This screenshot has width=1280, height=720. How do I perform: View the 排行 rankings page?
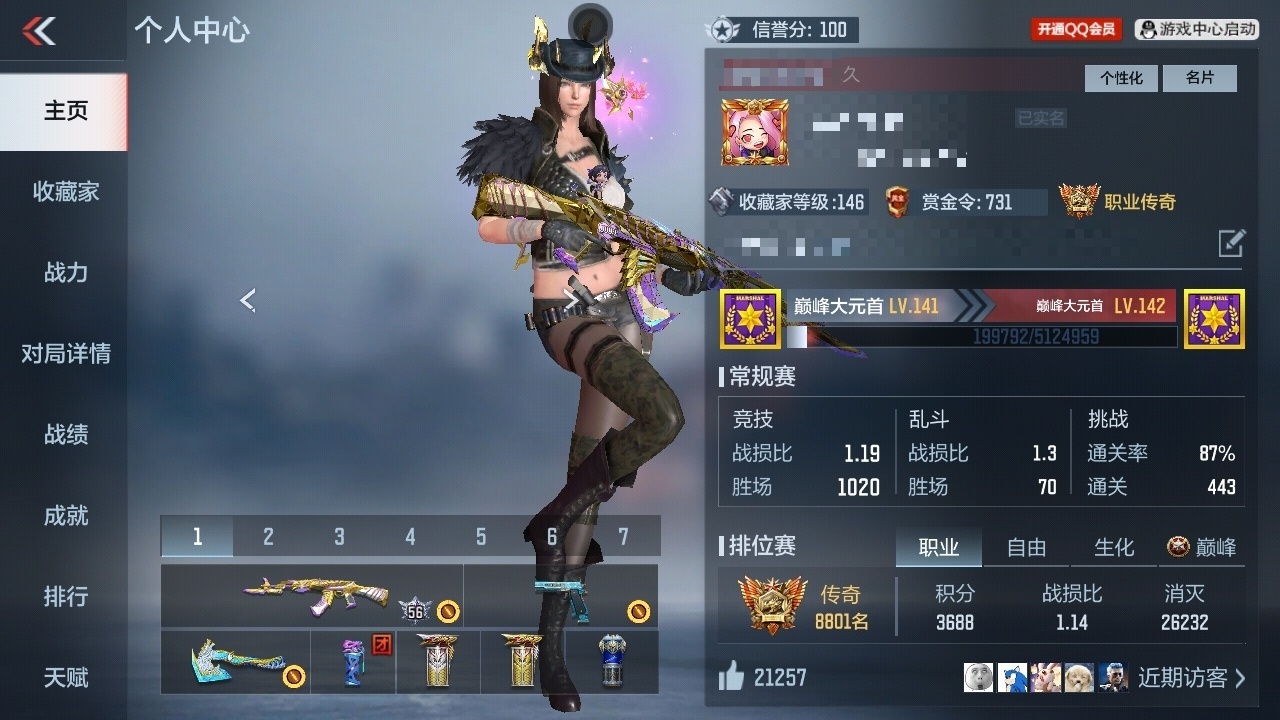(65, 596)
